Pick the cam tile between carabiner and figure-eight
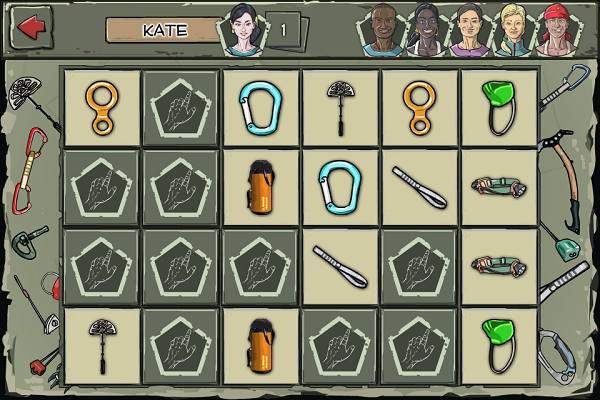This screenshot has height=400, width=600. (341, 107)
